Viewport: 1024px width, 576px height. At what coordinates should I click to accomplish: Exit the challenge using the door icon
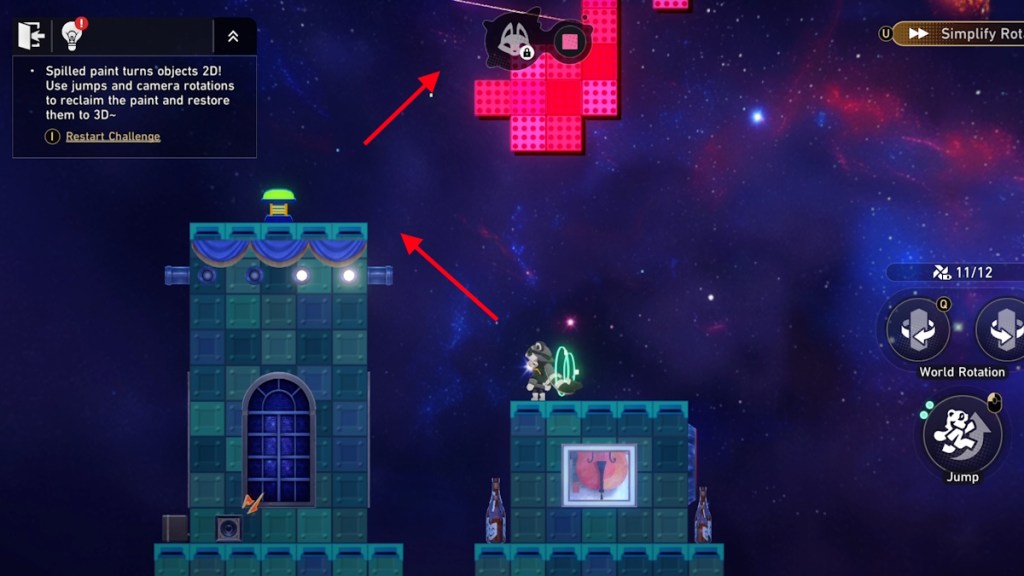tap(31, 36)
